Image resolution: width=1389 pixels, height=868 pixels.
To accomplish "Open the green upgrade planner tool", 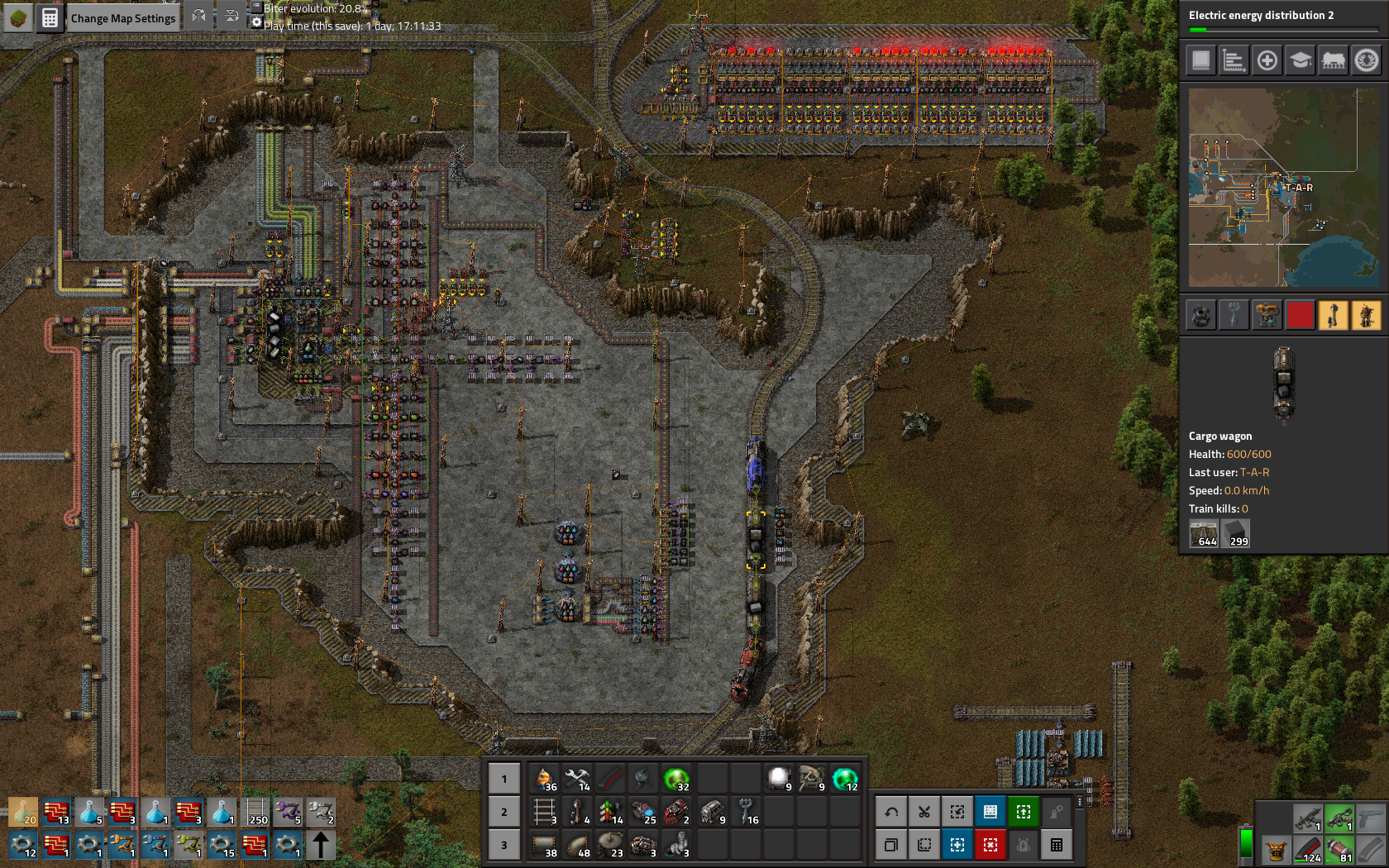I will 1024,812.
